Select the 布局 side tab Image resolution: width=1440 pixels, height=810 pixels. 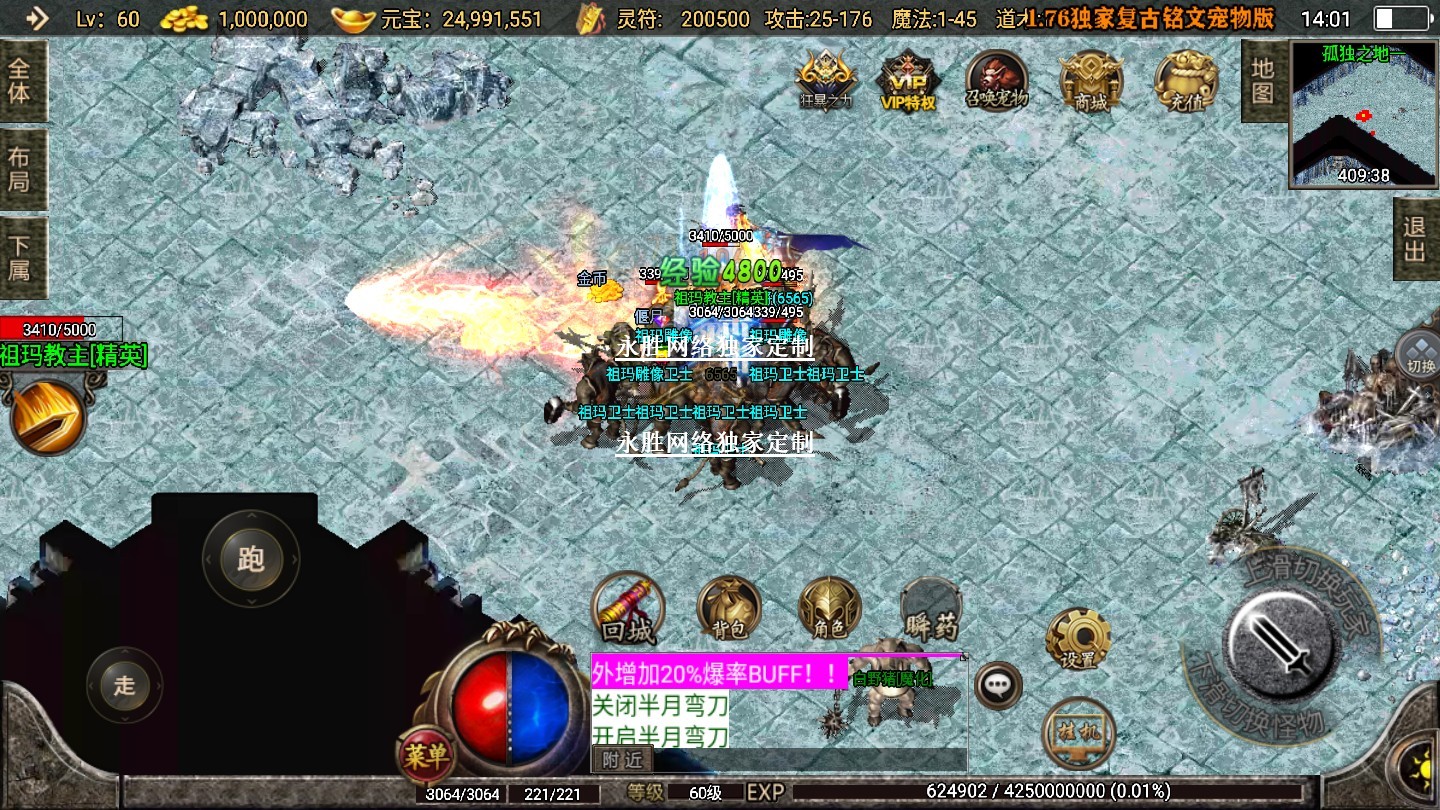click(21, 169)
